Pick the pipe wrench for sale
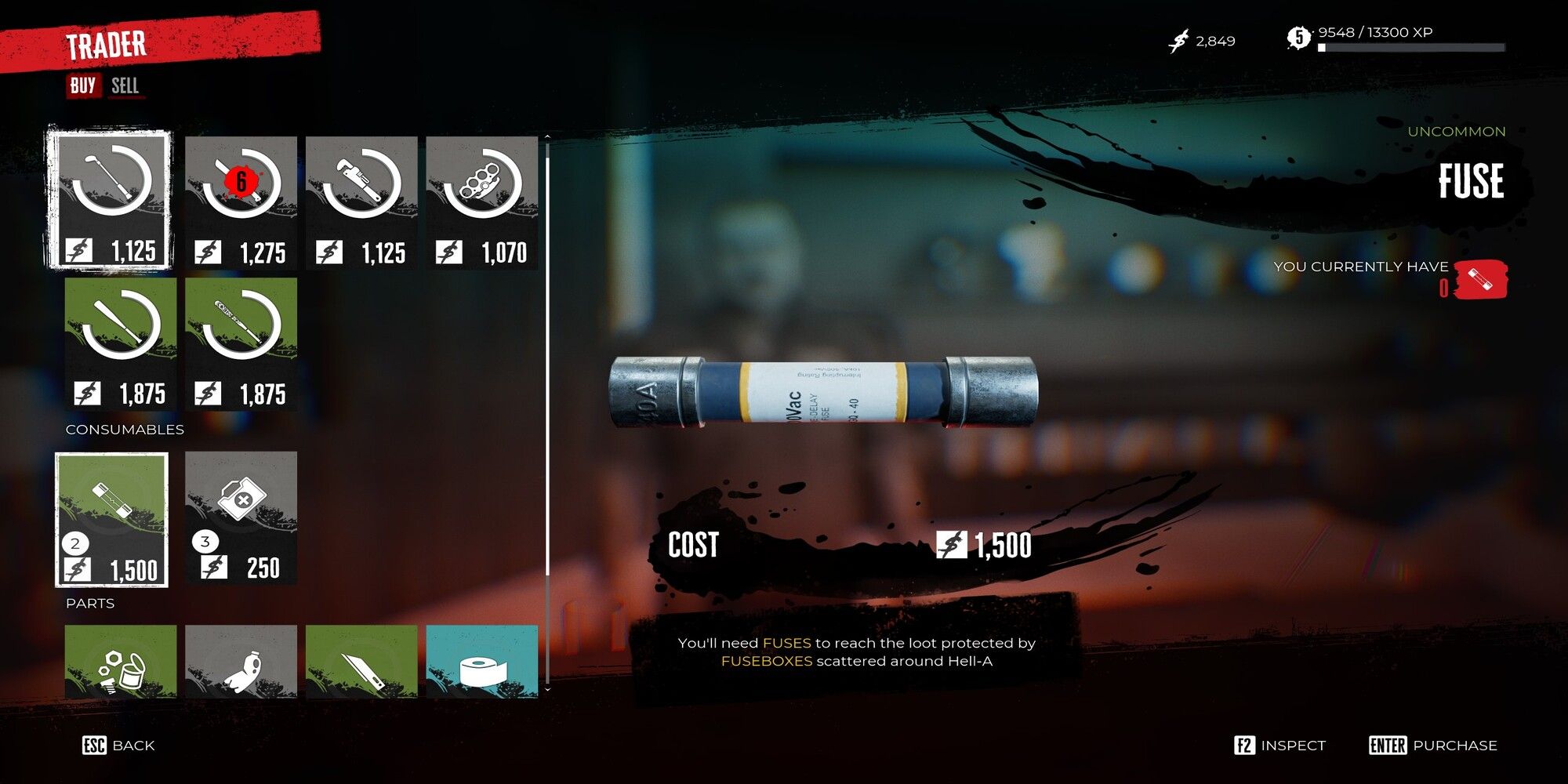 (x=361, y=202)
